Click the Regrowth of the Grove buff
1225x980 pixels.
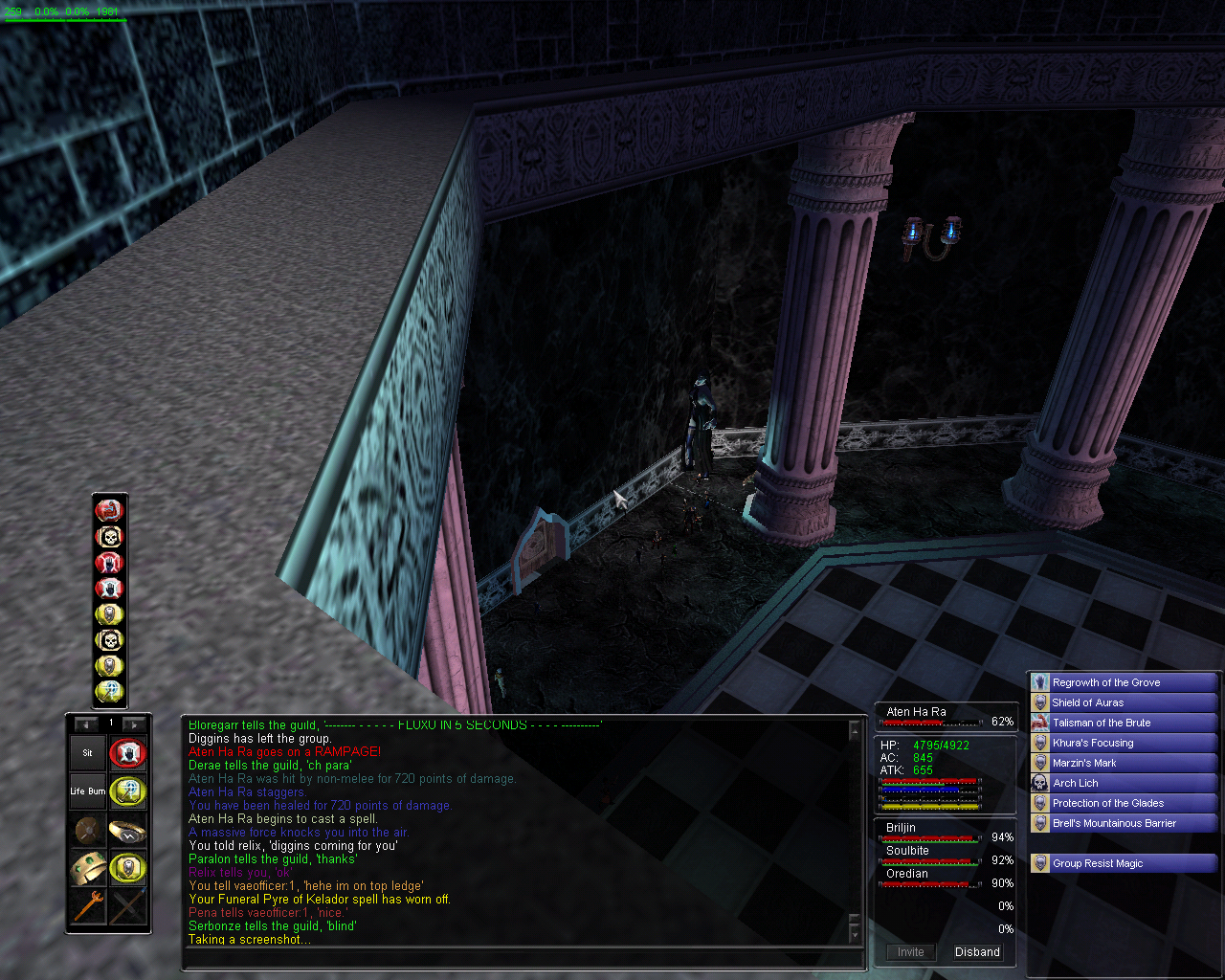coord(1106,682)
